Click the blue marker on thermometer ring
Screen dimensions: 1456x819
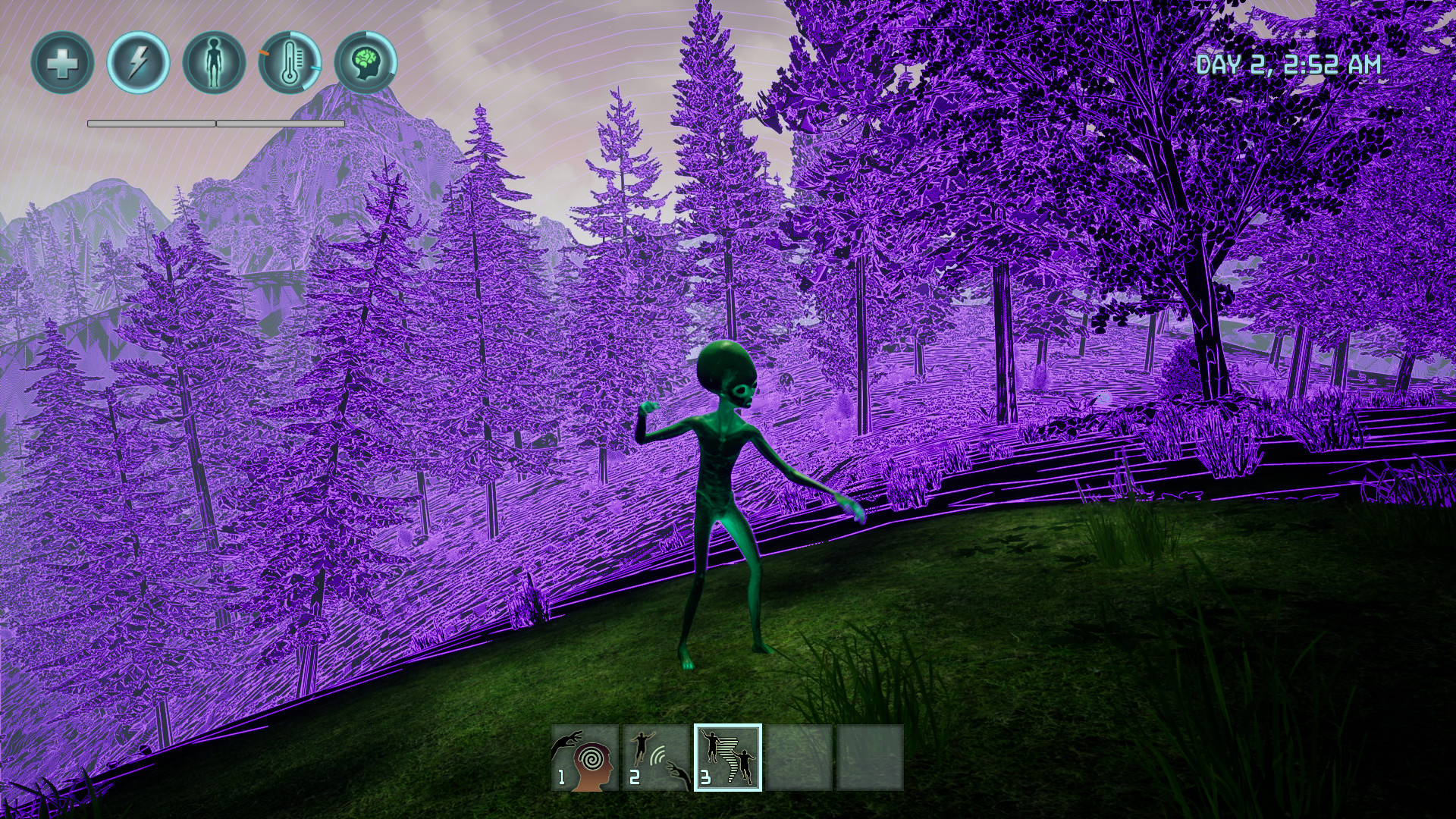tap(315, 68)
